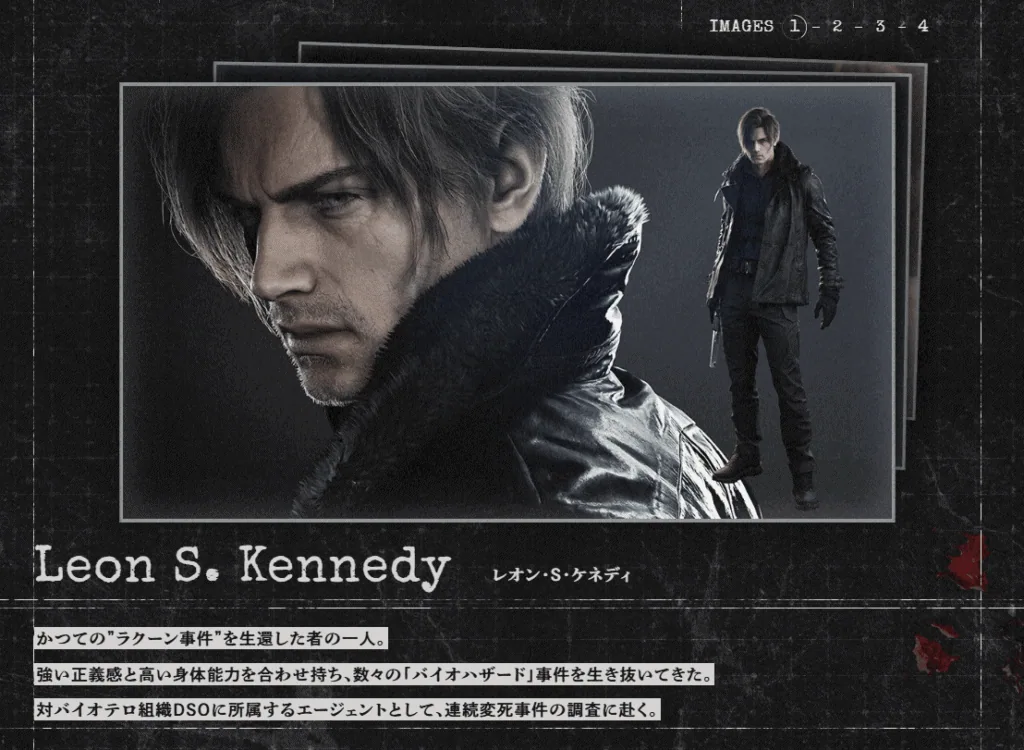Click the main Leon portrait image
Image resolution: width=1024 pixels, height=750 pixels.
[x=507, y=301]
